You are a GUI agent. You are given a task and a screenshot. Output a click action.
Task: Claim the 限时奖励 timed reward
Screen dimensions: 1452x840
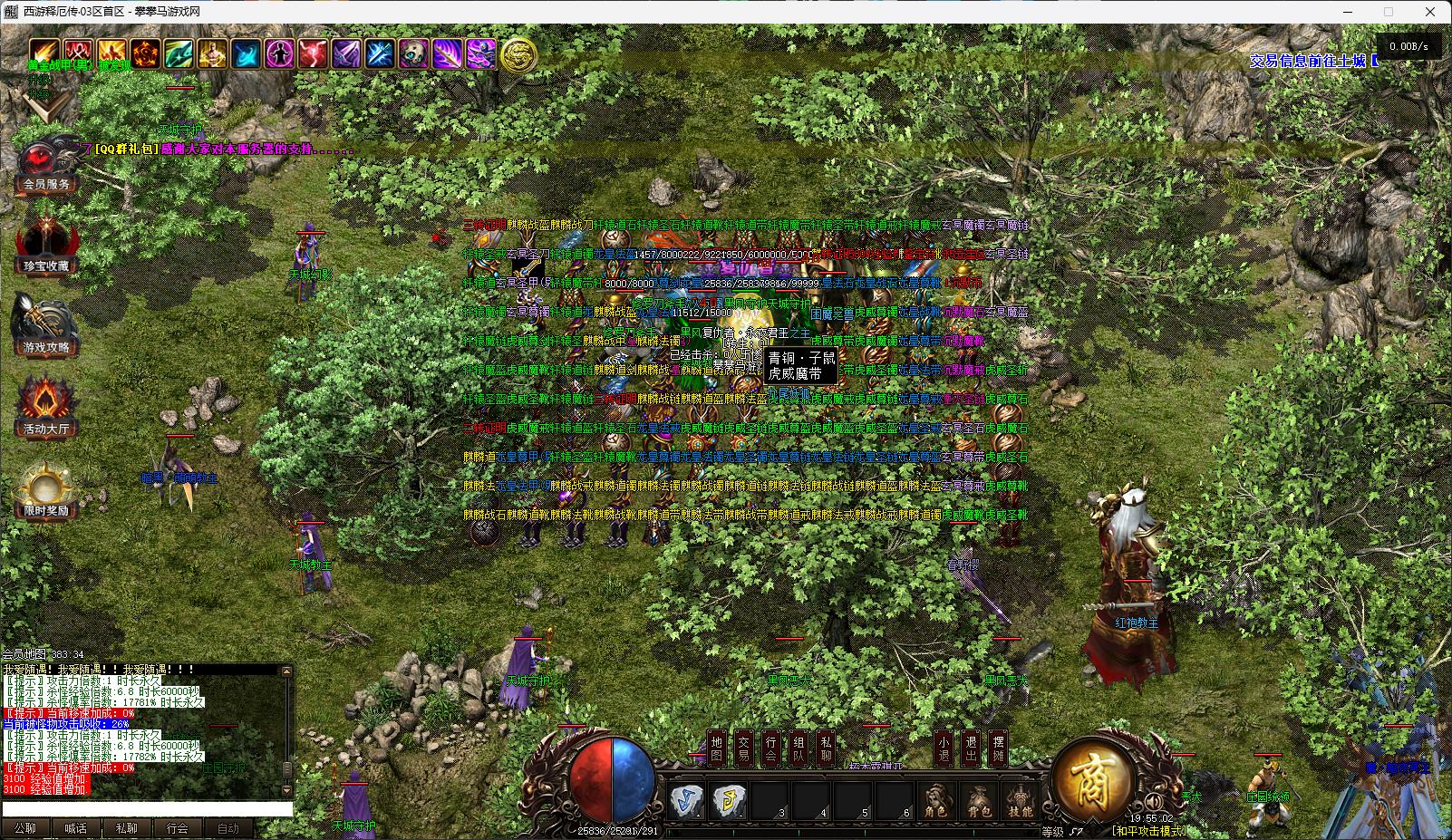pyautogui.click(x=45, y=491)
